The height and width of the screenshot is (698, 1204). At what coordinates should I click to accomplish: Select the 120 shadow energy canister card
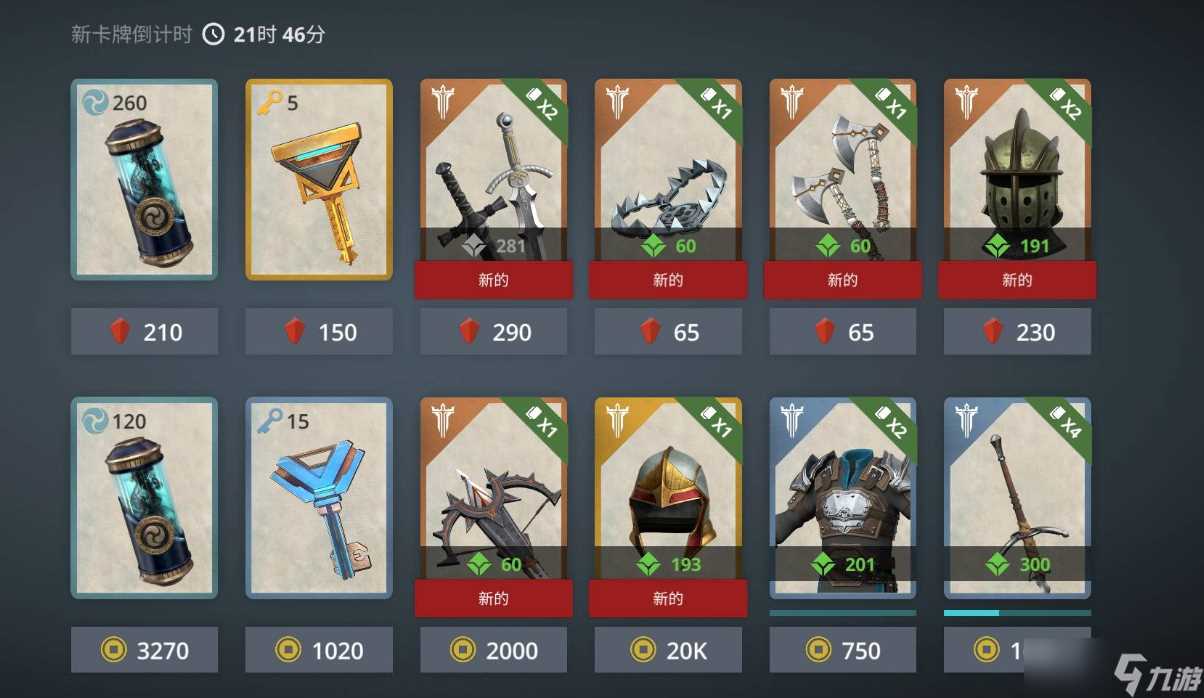point(144,497)
